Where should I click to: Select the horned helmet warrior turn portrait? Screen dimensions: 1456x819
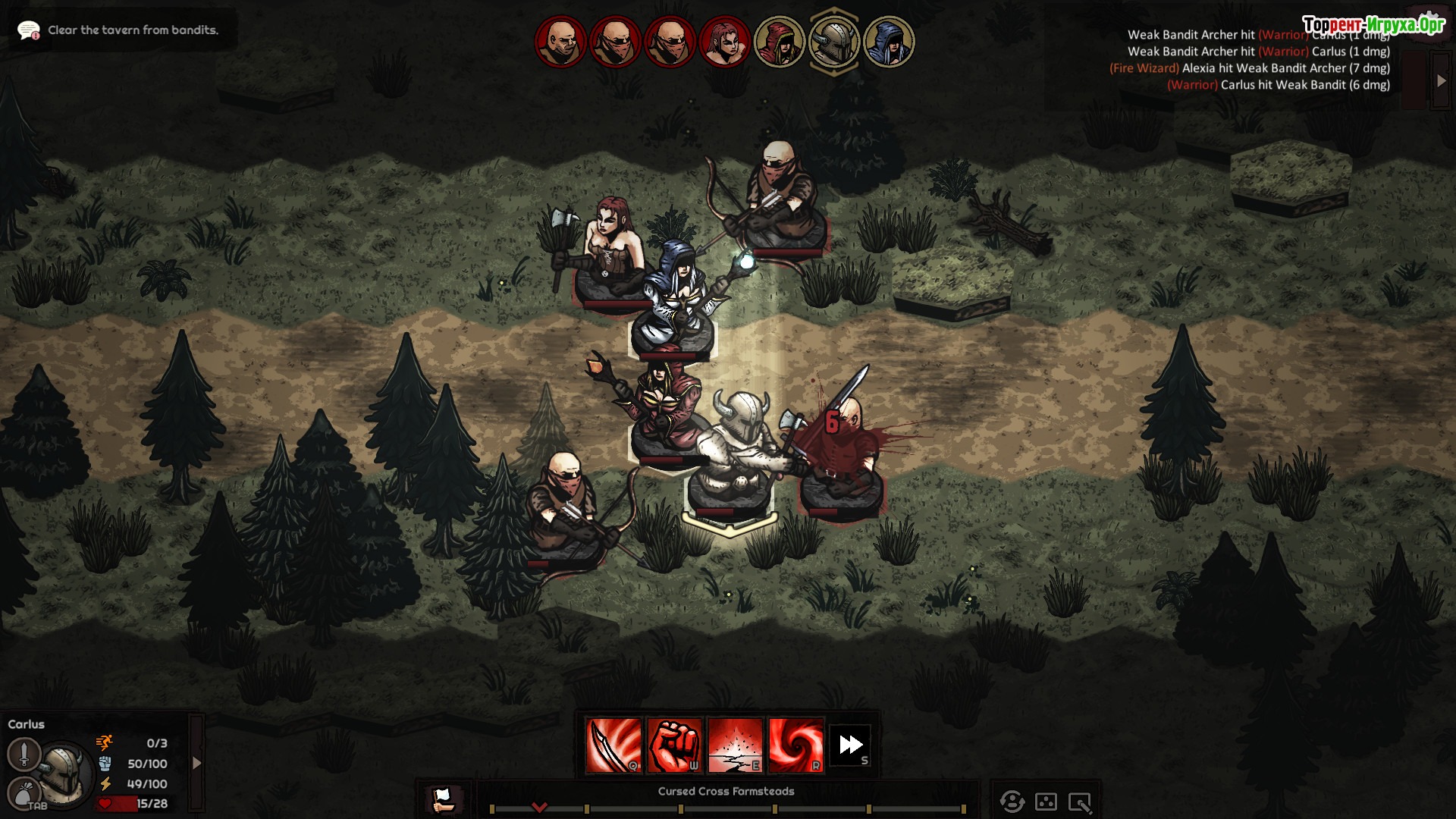(833, 42)
